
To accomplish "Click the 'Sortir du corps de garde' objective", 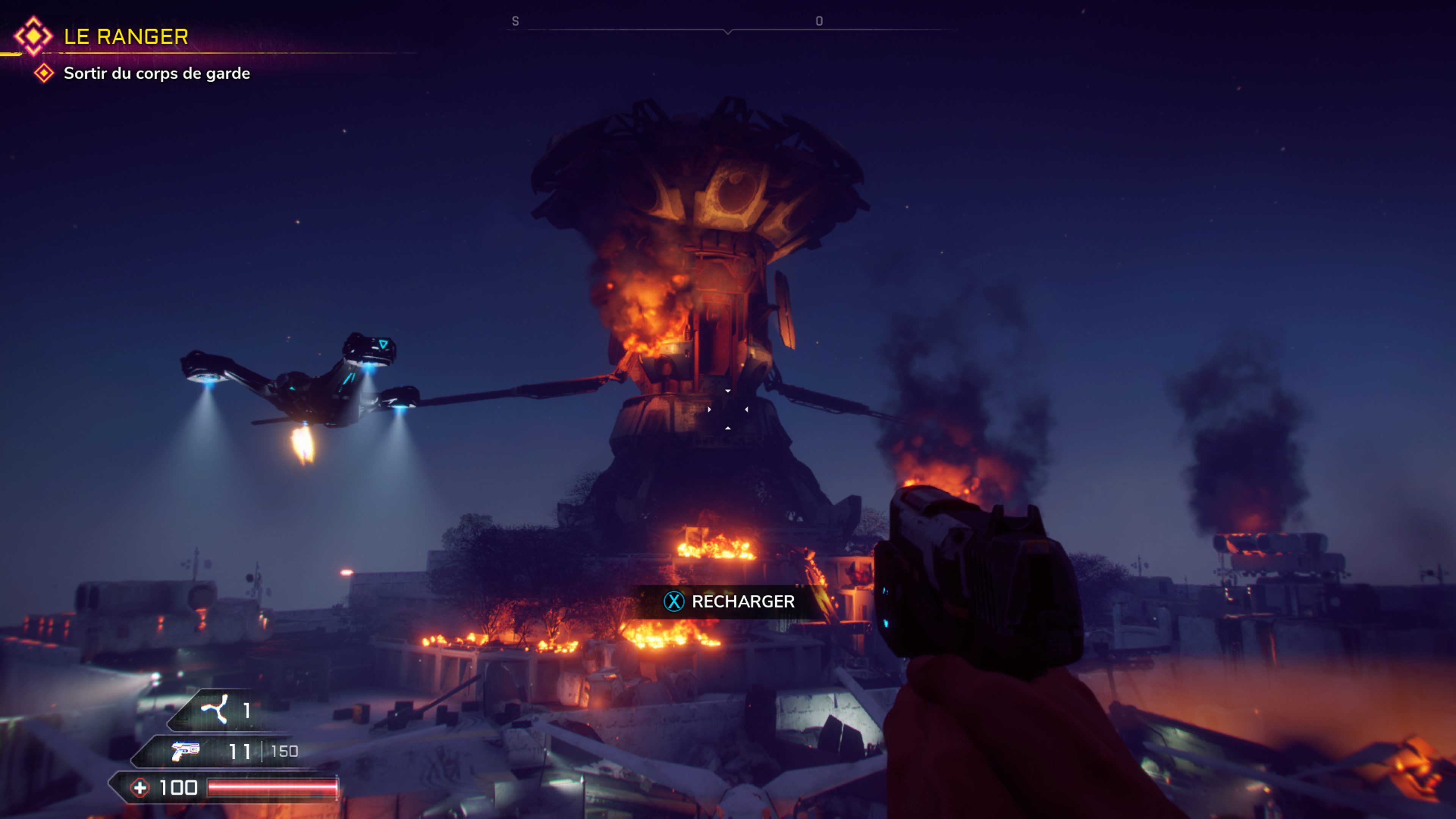I will (x=157, y=74).
